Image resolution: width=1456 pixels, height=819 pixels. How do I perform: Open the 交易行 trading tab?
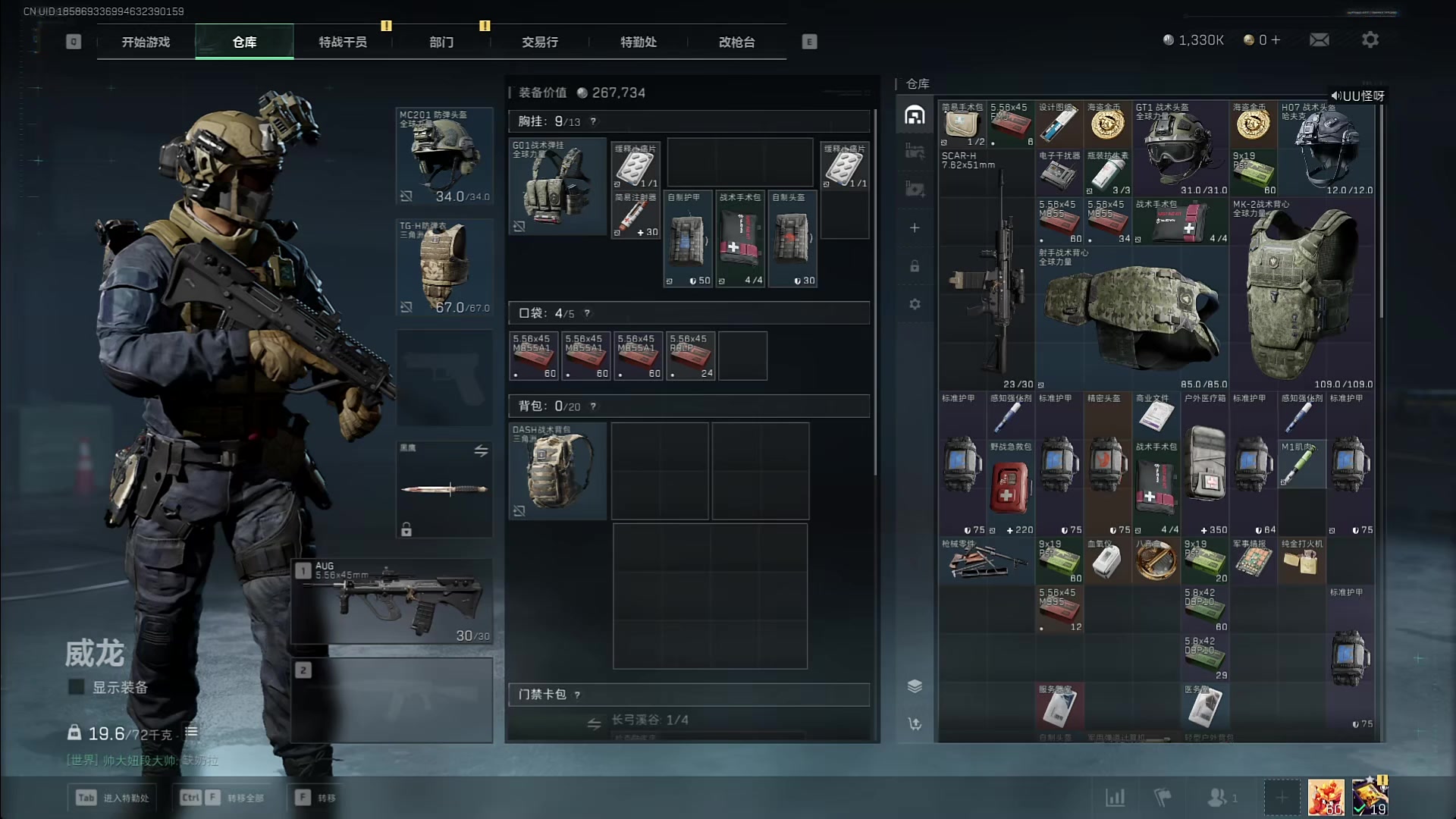(x=540, y=42)
